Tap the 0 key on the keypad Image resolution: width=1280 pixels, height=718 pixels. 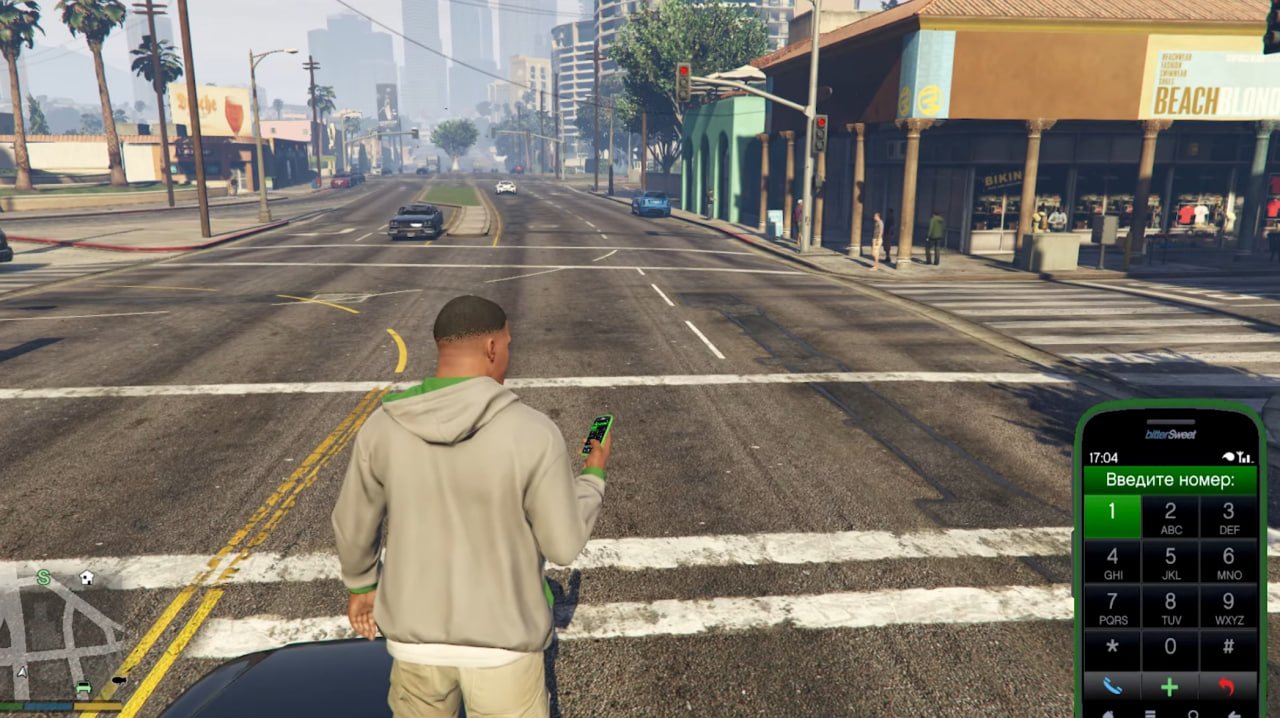pyautogui.click(x=1170, y=648)
